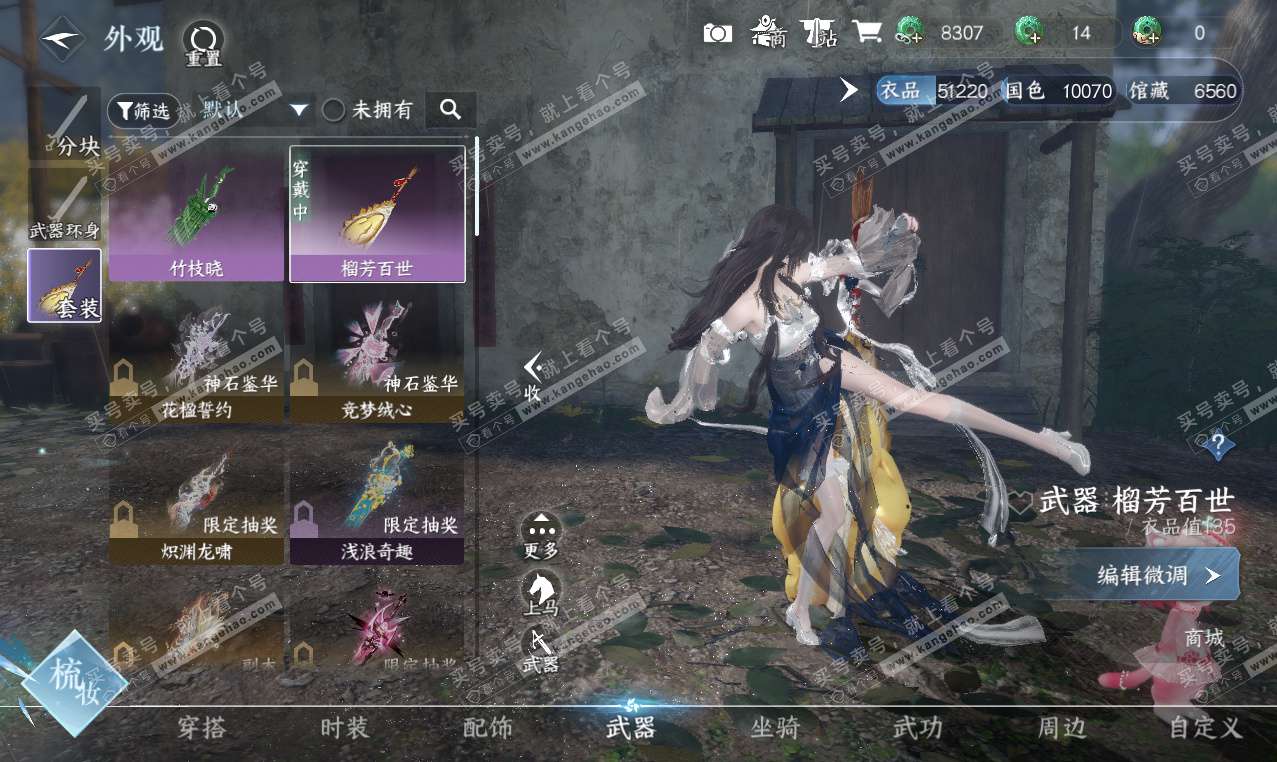Go back using the arrow beside 外观
Image resolution: width=1277 pixels, height=762 pixels.
[x=62, y=38]
